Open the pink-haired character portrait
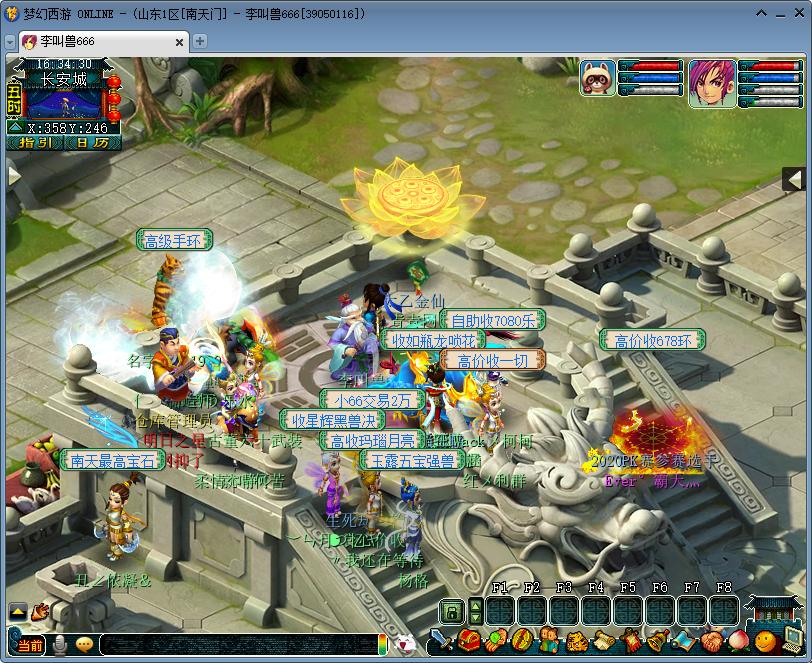This screenshot has width=812, height=663. (x=712, y=82)
